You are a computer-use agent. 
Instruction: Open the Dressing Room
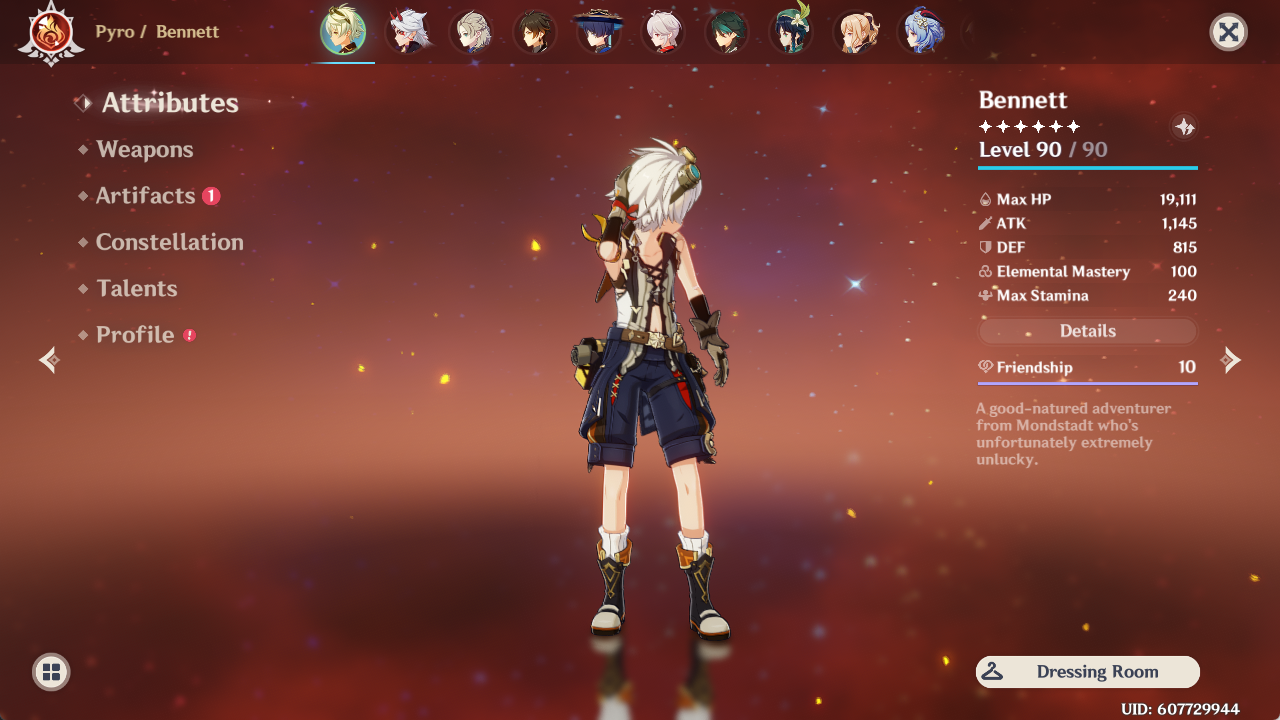[1087, 672]
